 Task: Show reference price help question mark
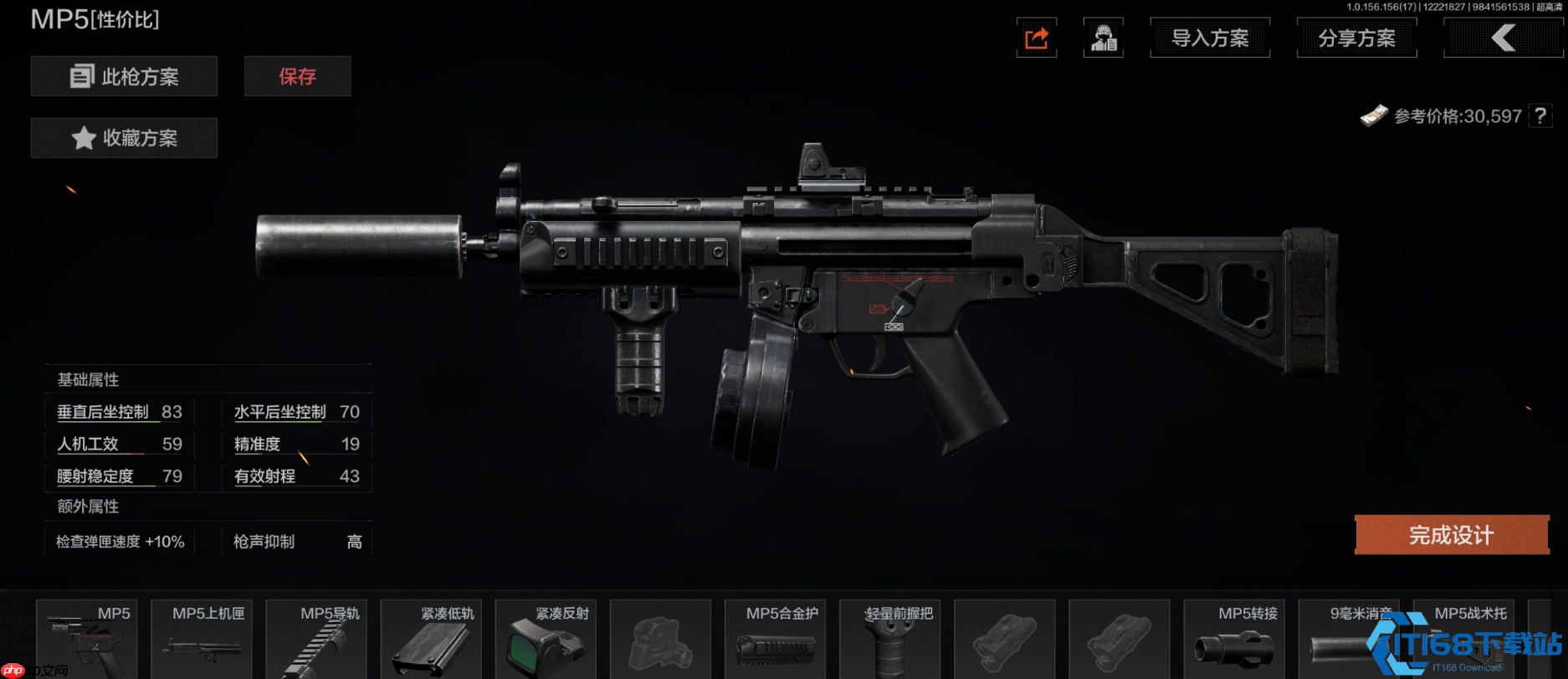click(1540, 116)
